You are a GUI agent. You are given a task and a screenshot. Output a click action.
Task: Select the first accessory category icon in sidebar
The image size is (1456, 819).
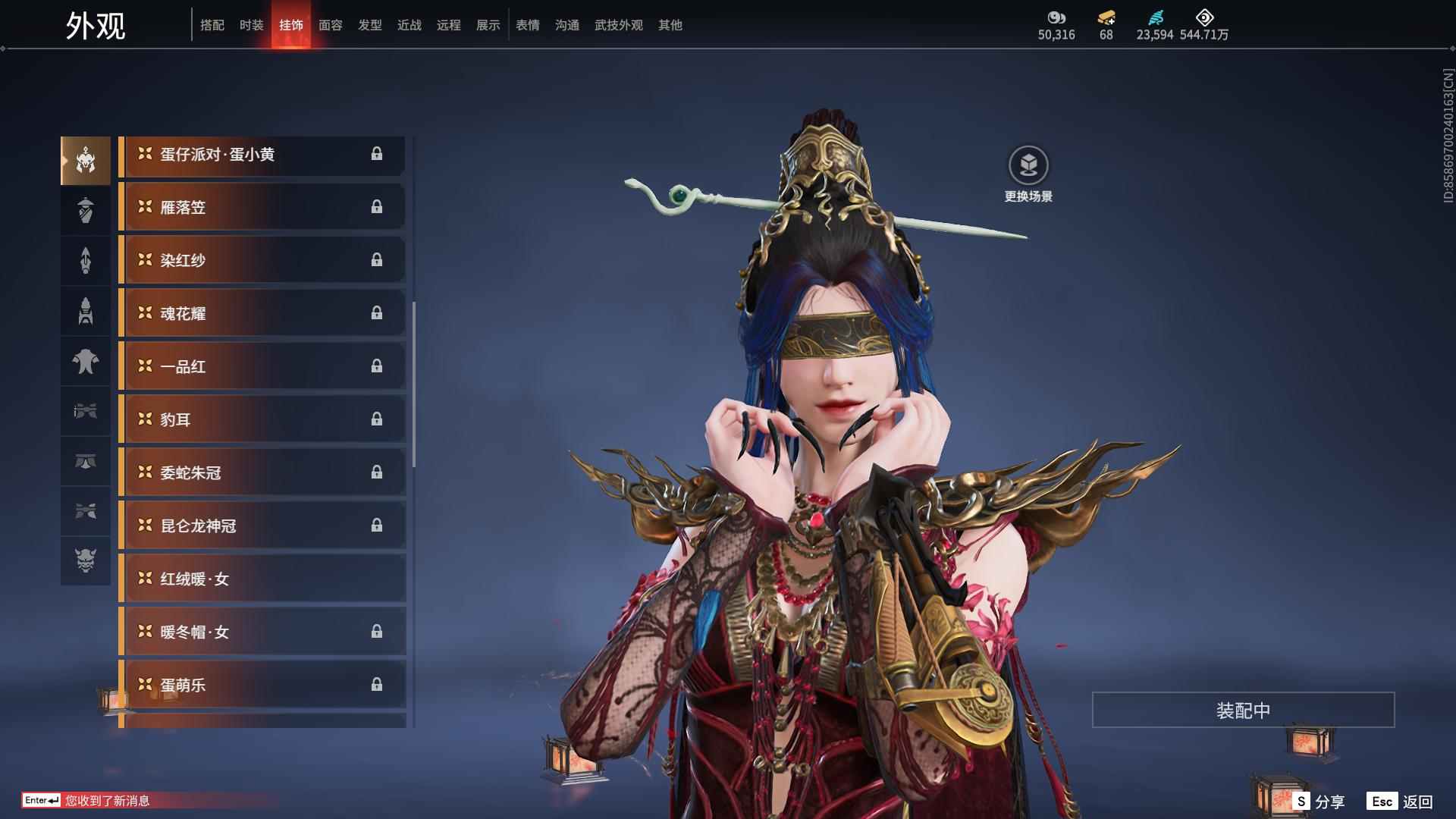click(86, 159)
